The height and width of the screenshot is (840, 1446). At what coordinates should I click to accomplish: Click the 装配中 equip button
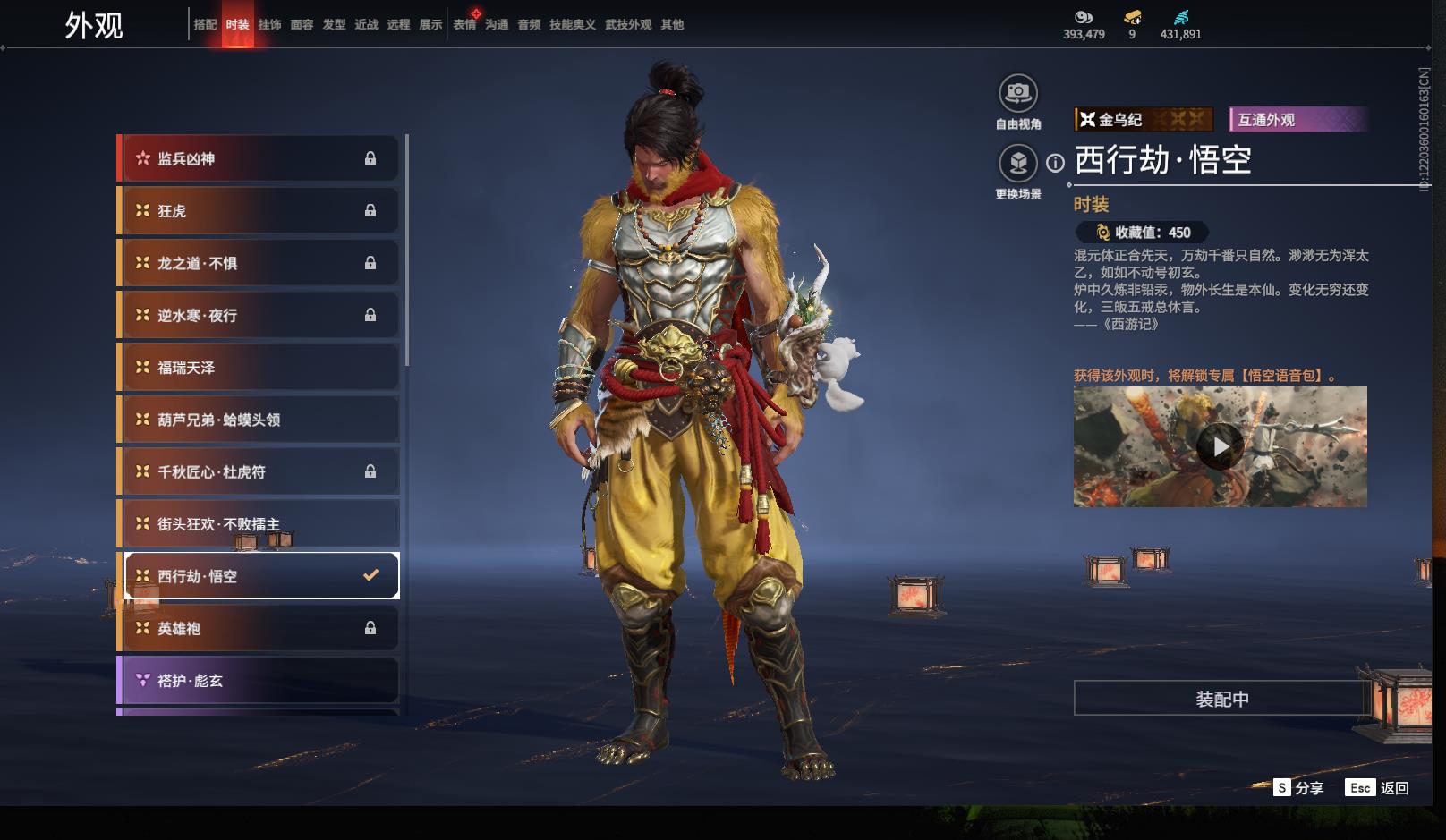[1221, 699]
